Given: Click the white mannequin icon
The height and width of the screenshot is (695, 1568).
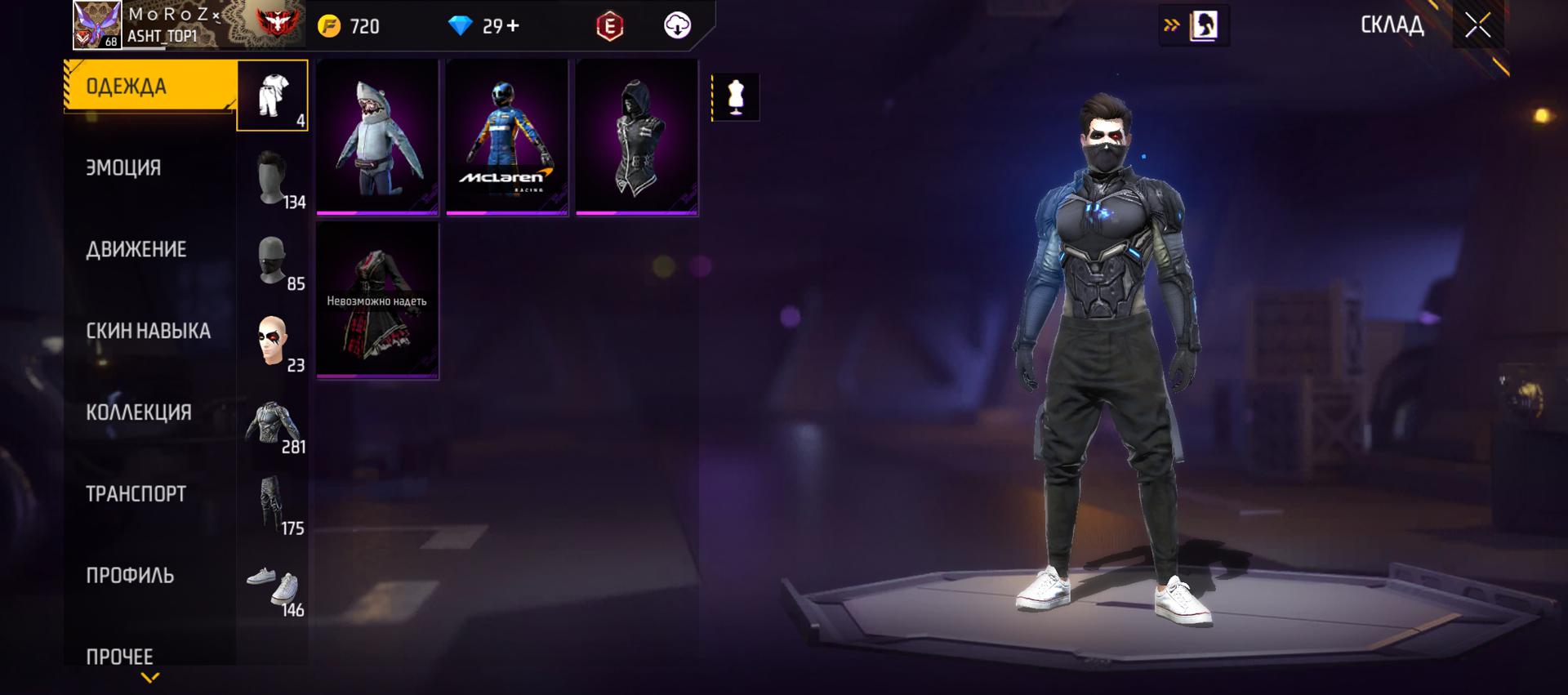Looking at the screenshot, I should (x=736, y=97).
